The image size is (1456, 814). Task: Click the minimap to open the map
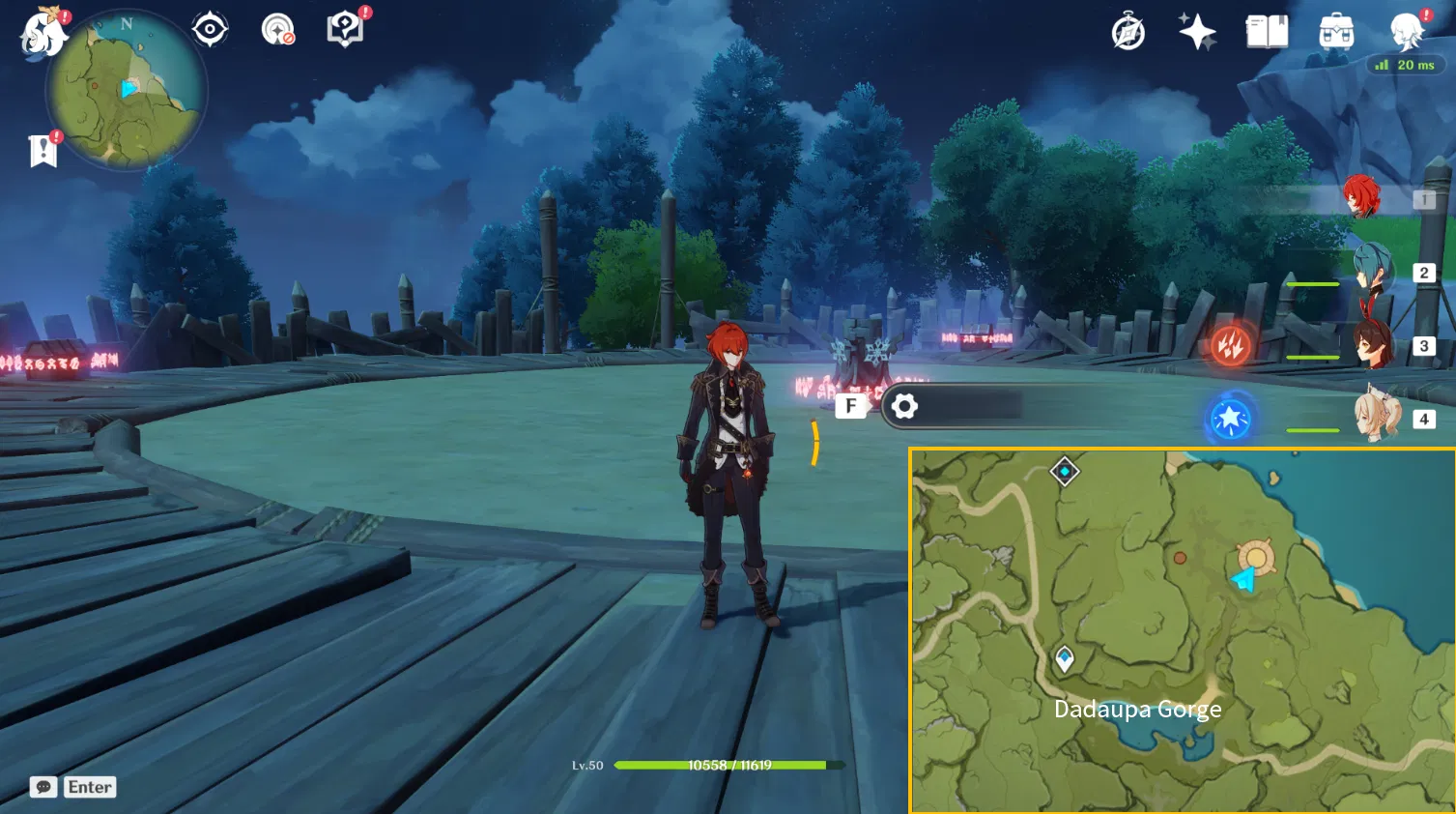126,89
